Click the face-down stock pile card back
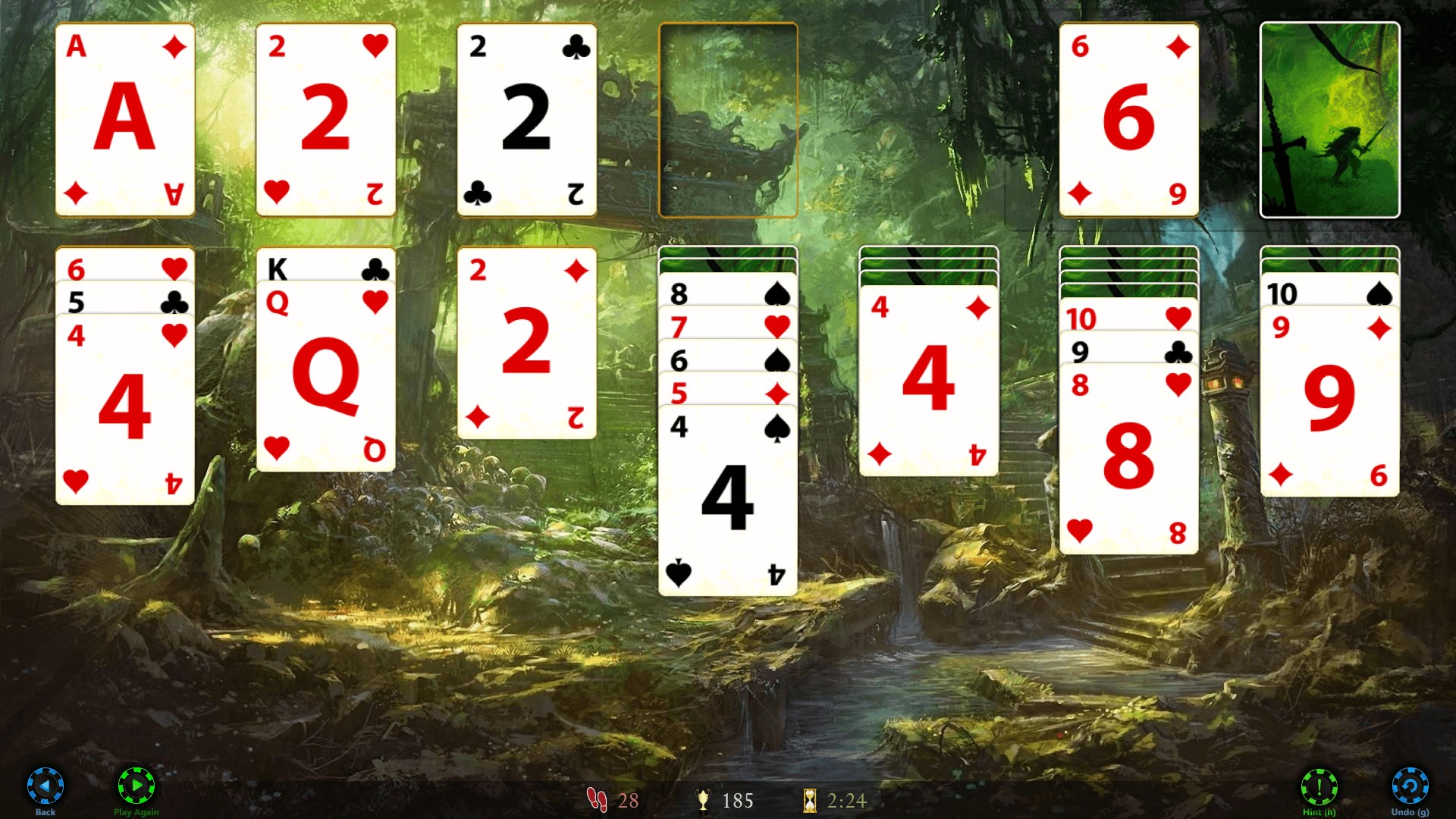 point(1329,119)
